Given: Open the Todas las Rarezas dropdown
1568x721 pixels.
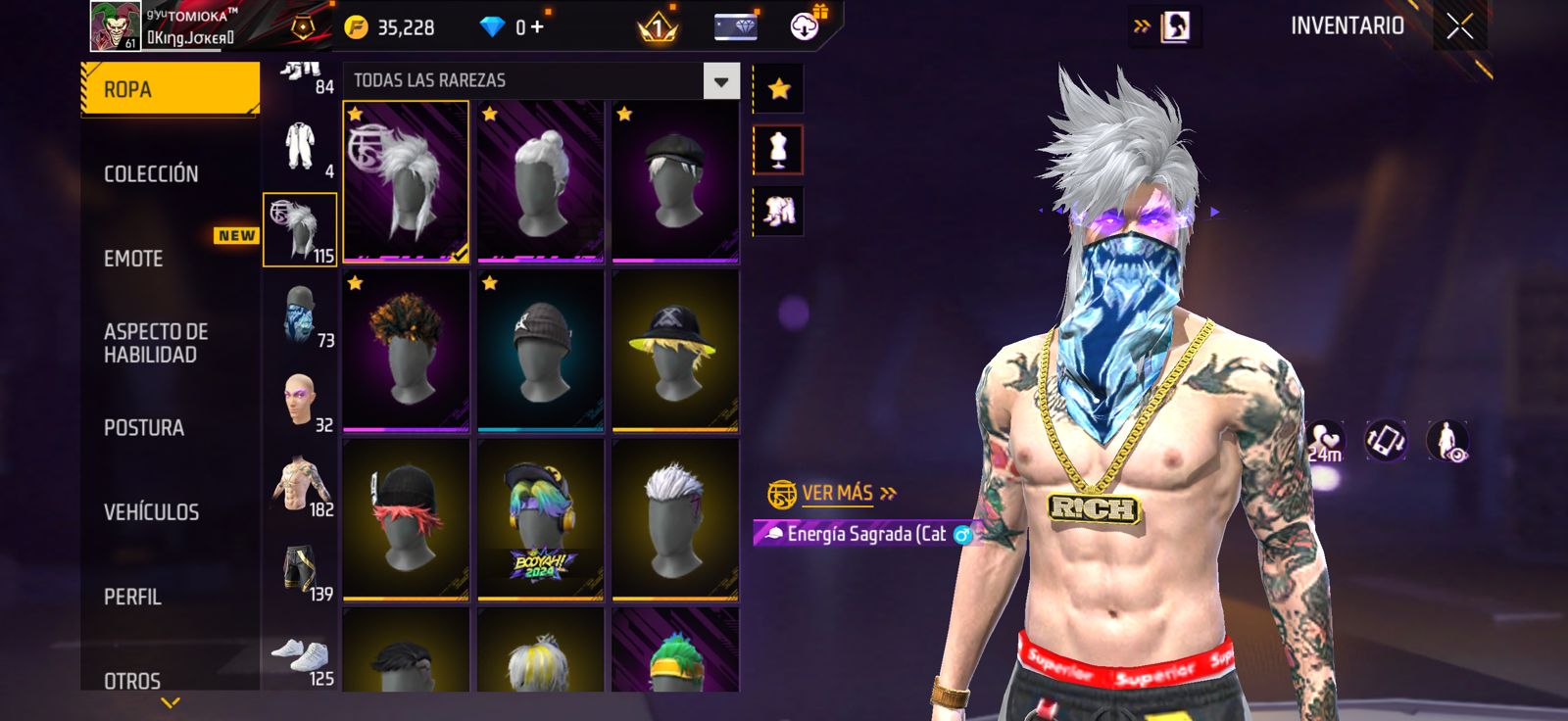Looking at the screenshot, I should pos(720,81).
